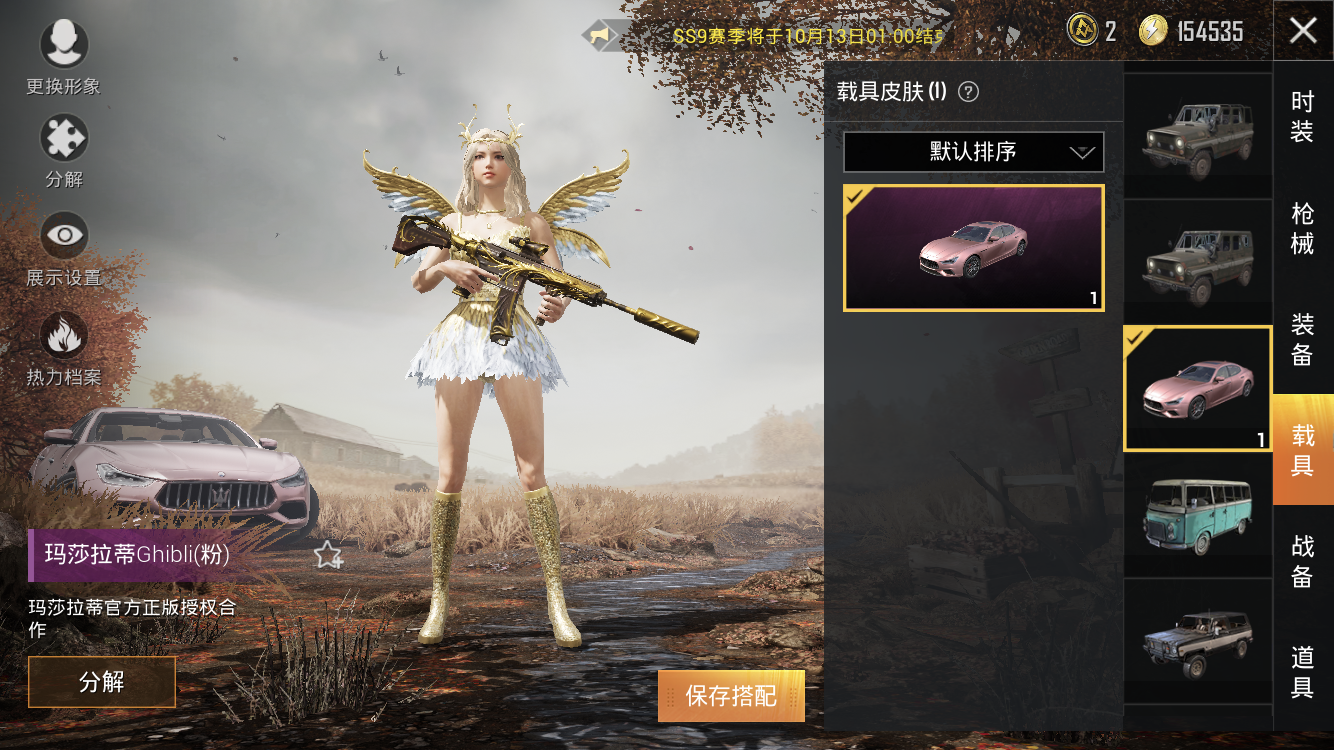Open the 默认排序 sort dropdown

tap(972, 151)
